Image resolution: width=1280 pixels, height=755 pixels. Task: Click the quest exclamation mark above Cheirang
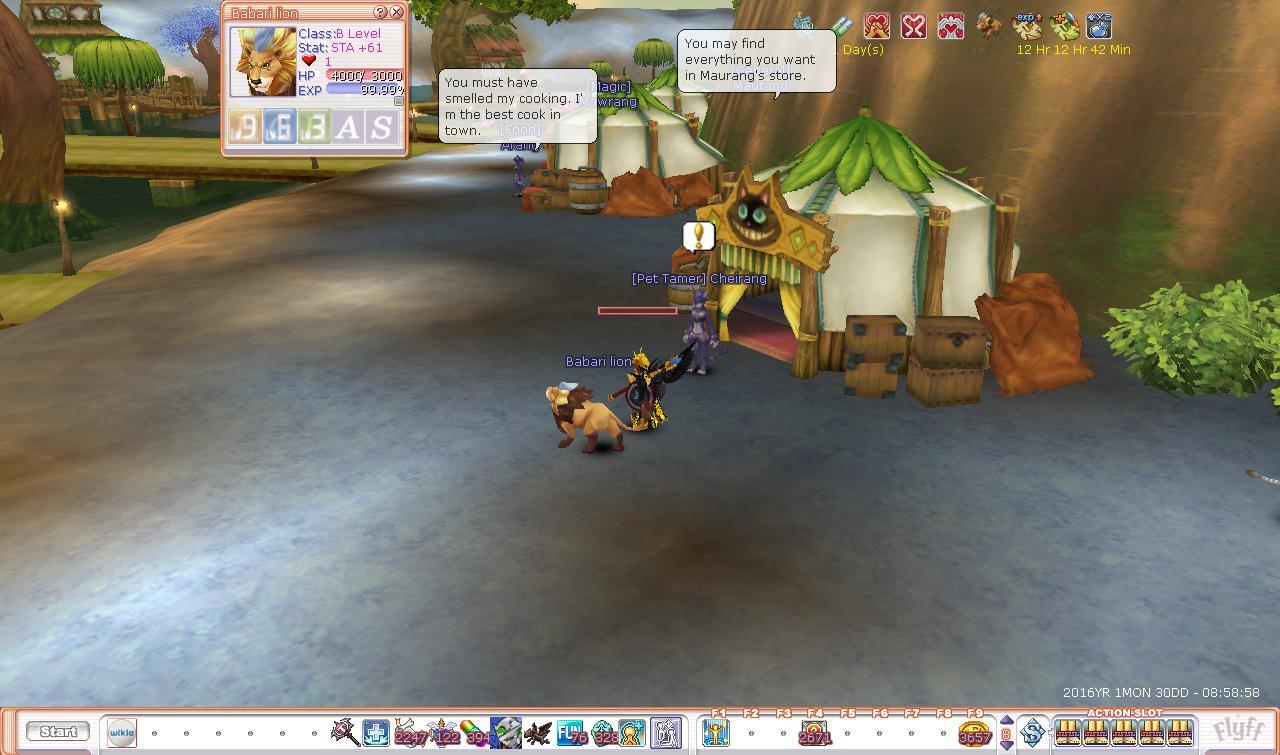pos(698,236)
